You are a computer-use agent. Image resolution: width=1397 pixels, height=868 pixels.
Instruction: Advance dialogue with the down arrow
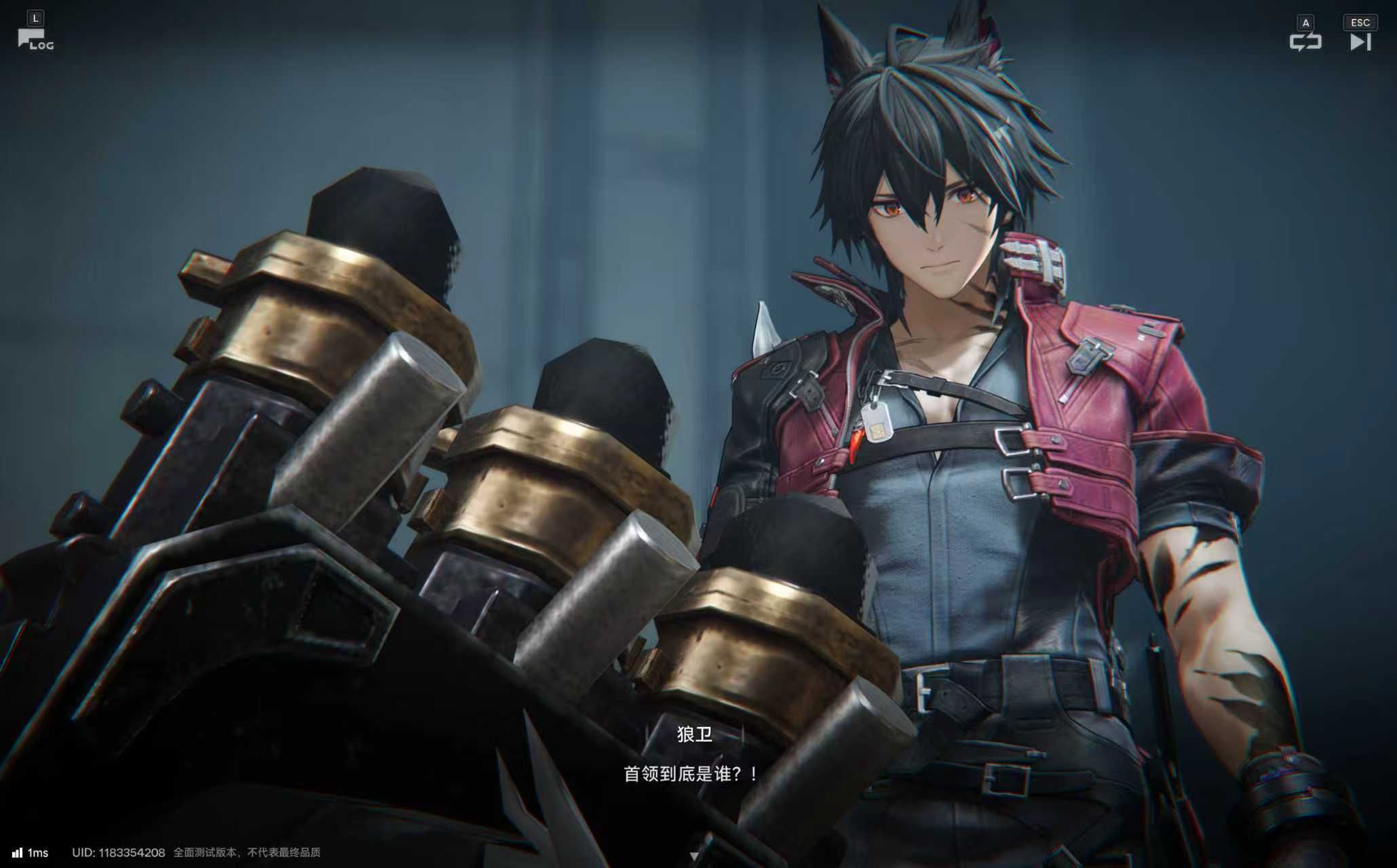(x=693, y=856)
